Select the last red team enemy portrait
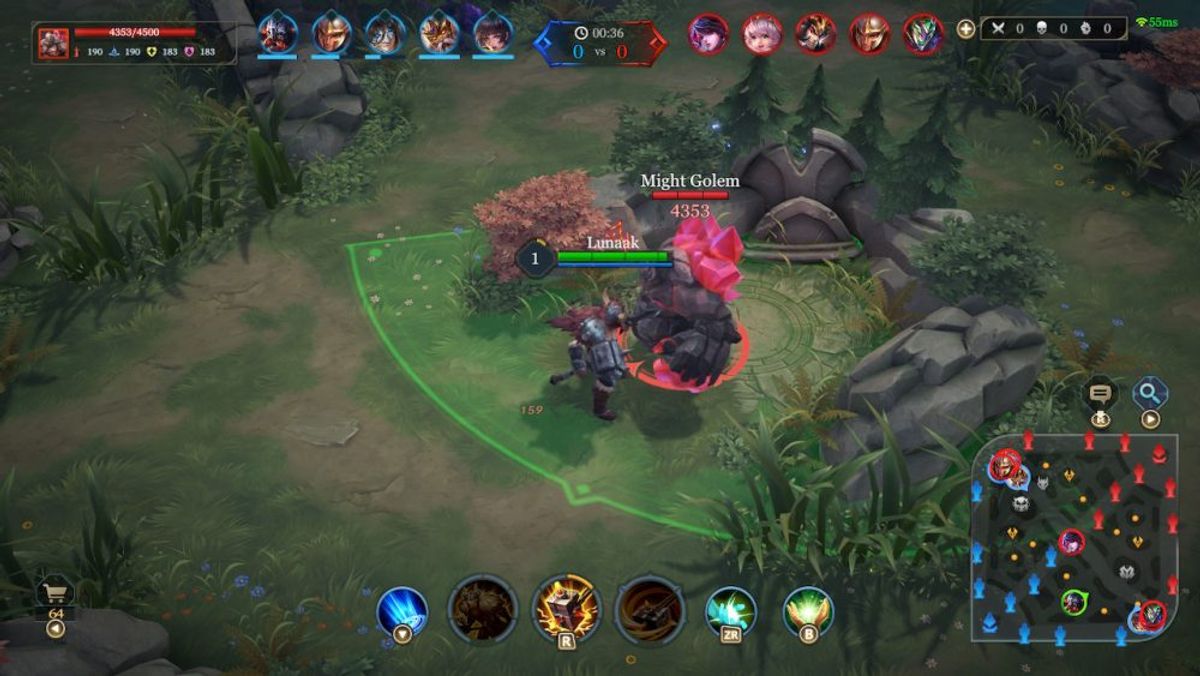1200x676 pixels. 923,34
